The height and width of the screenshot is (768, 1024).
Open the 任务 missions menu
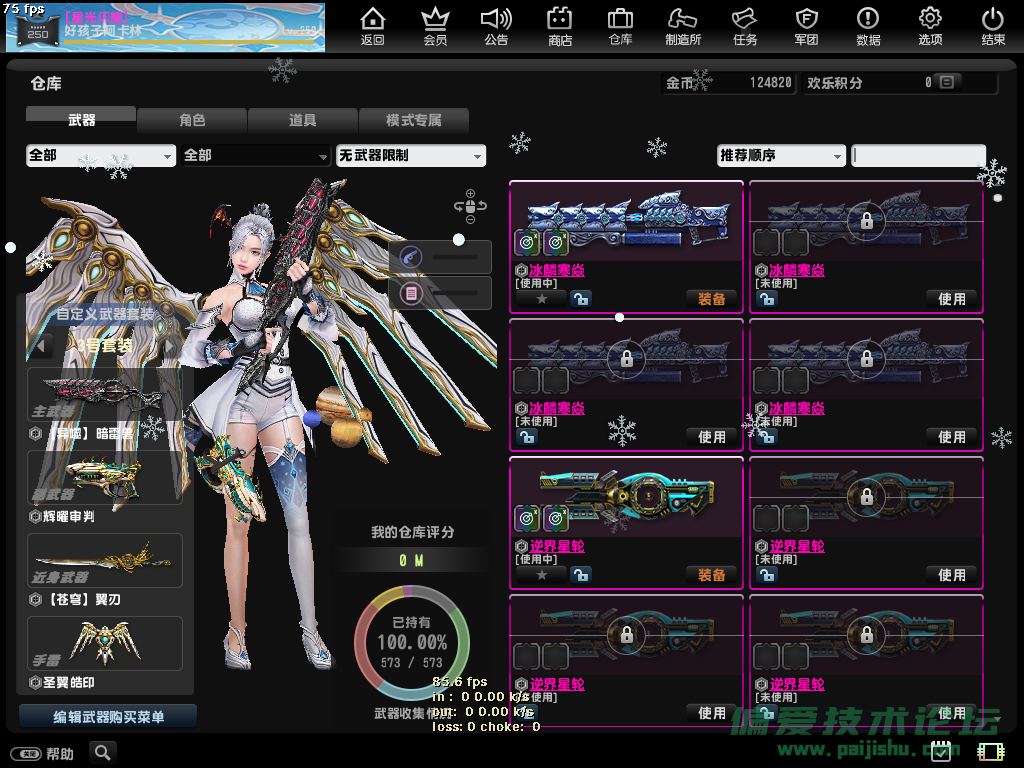point(745,26)
